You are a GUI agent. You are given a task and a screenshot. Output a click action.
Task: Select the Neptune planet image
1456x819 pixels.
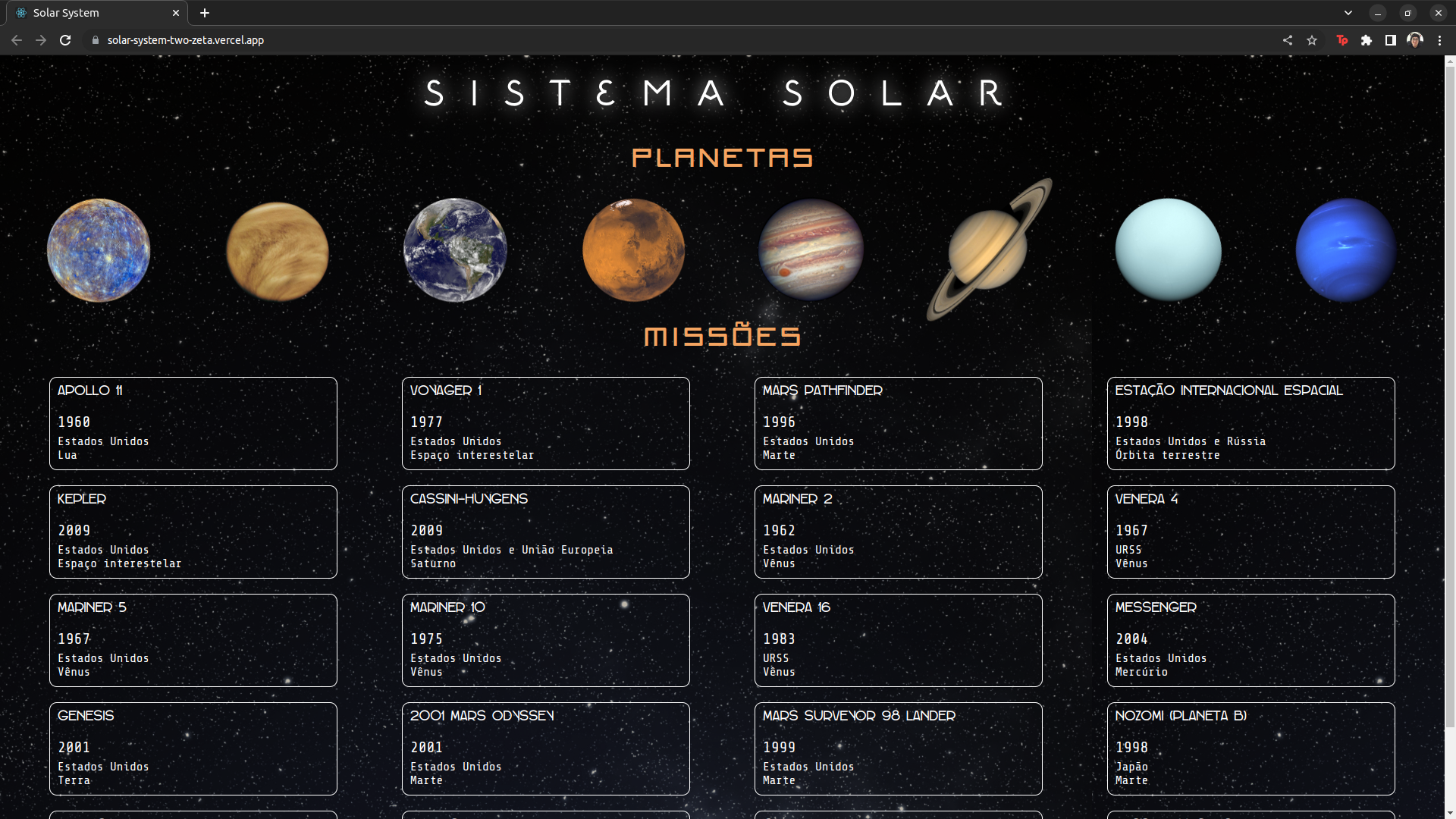click(x=1345, y=249)
